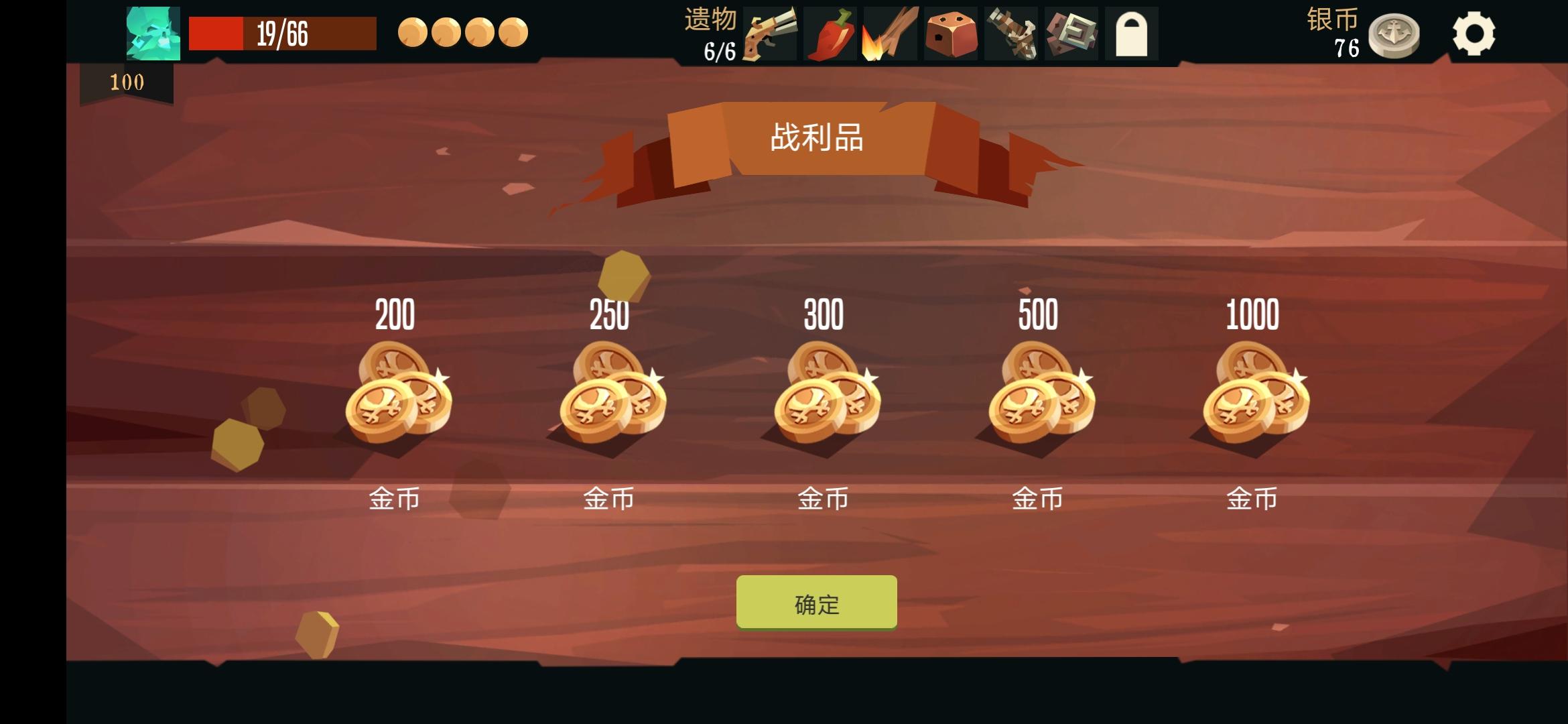Open the burning campfire relic

click(890, 33)
